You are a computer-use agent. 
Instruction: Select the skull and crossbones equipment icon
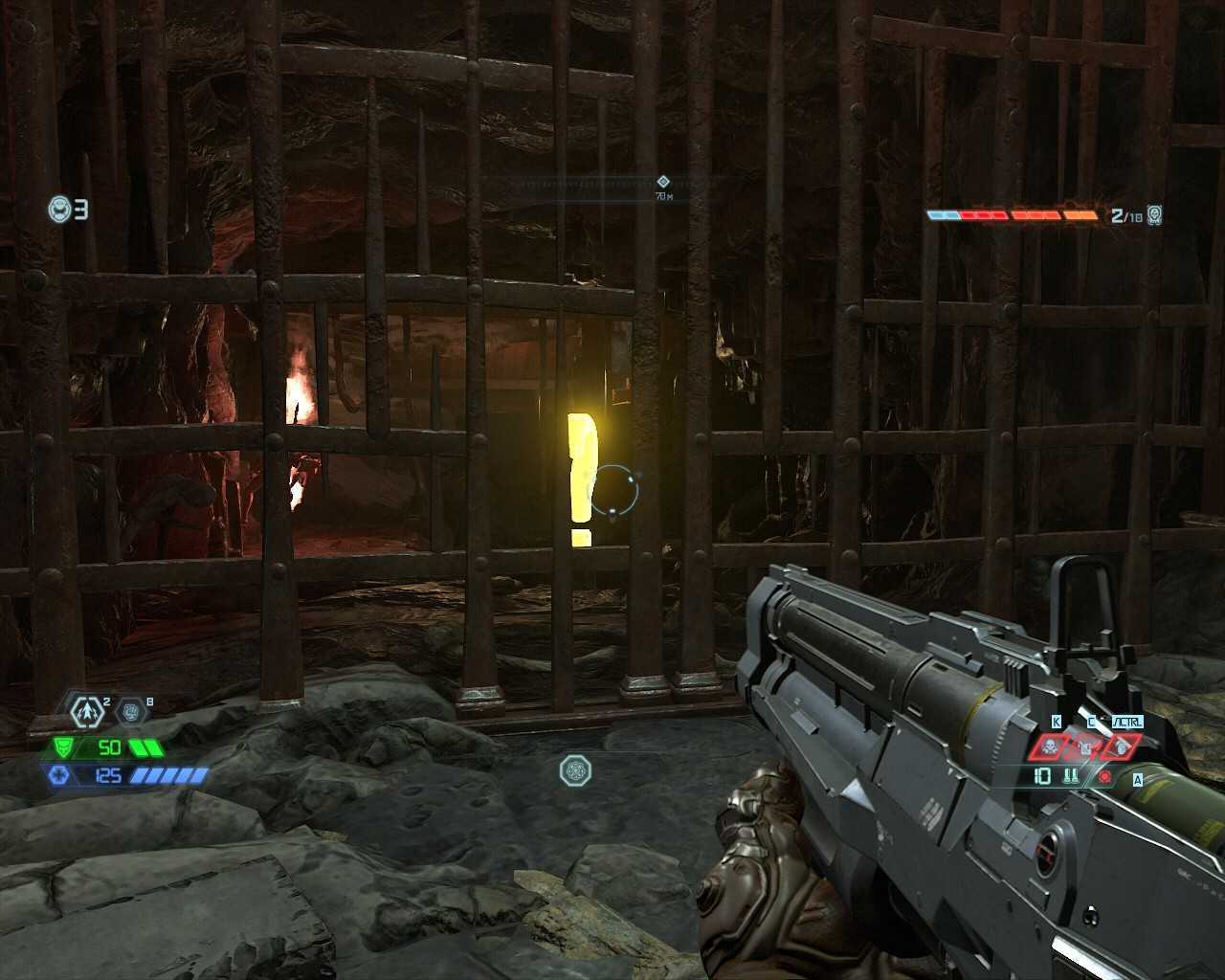pos(1050,746)
